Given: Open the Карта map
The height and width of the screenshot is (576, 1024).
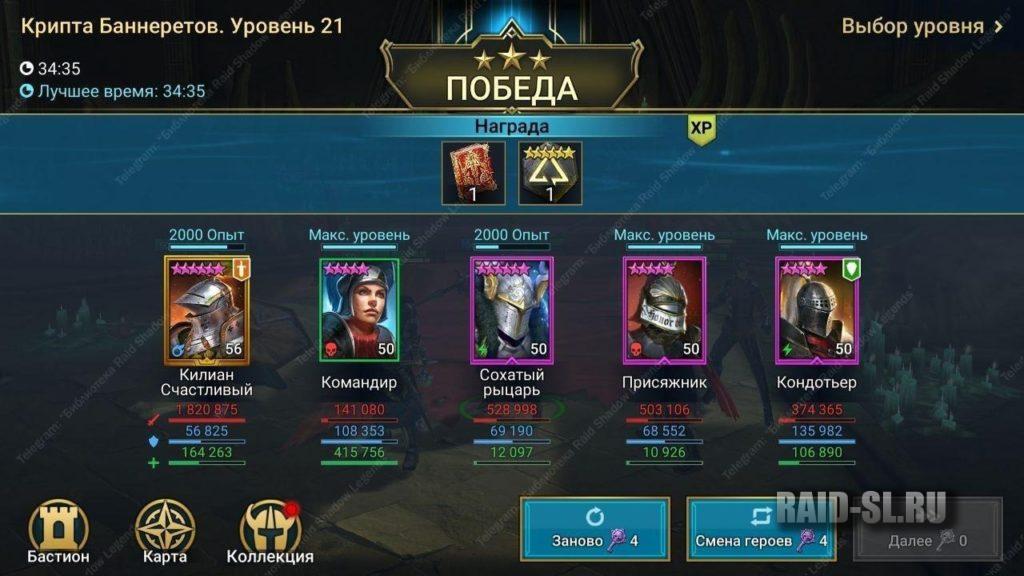Looking at the screenshot, I should [x=164, y=532].
